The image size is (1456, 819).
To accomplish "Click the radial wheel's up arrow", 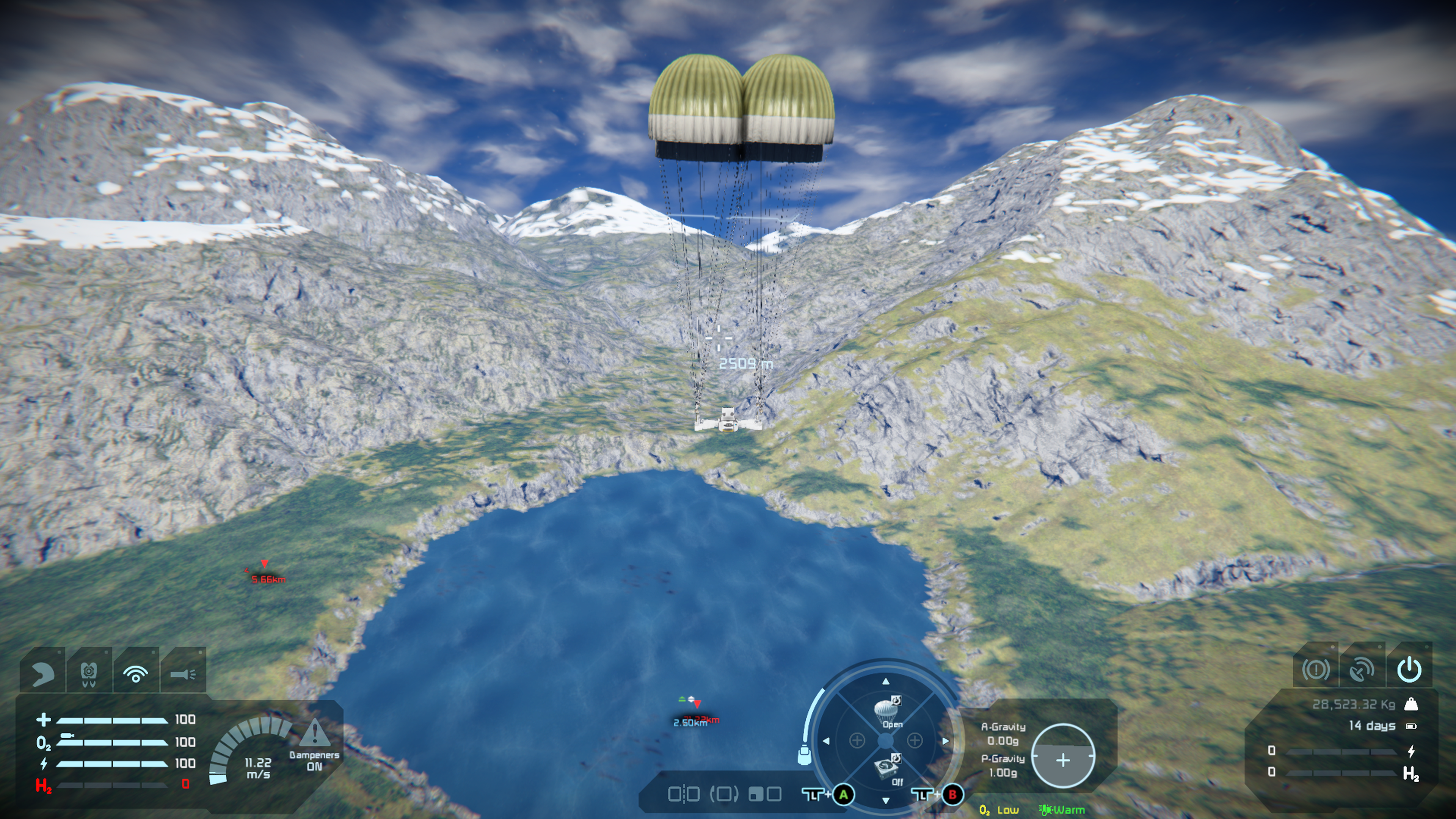I will [x=886, y=682].
